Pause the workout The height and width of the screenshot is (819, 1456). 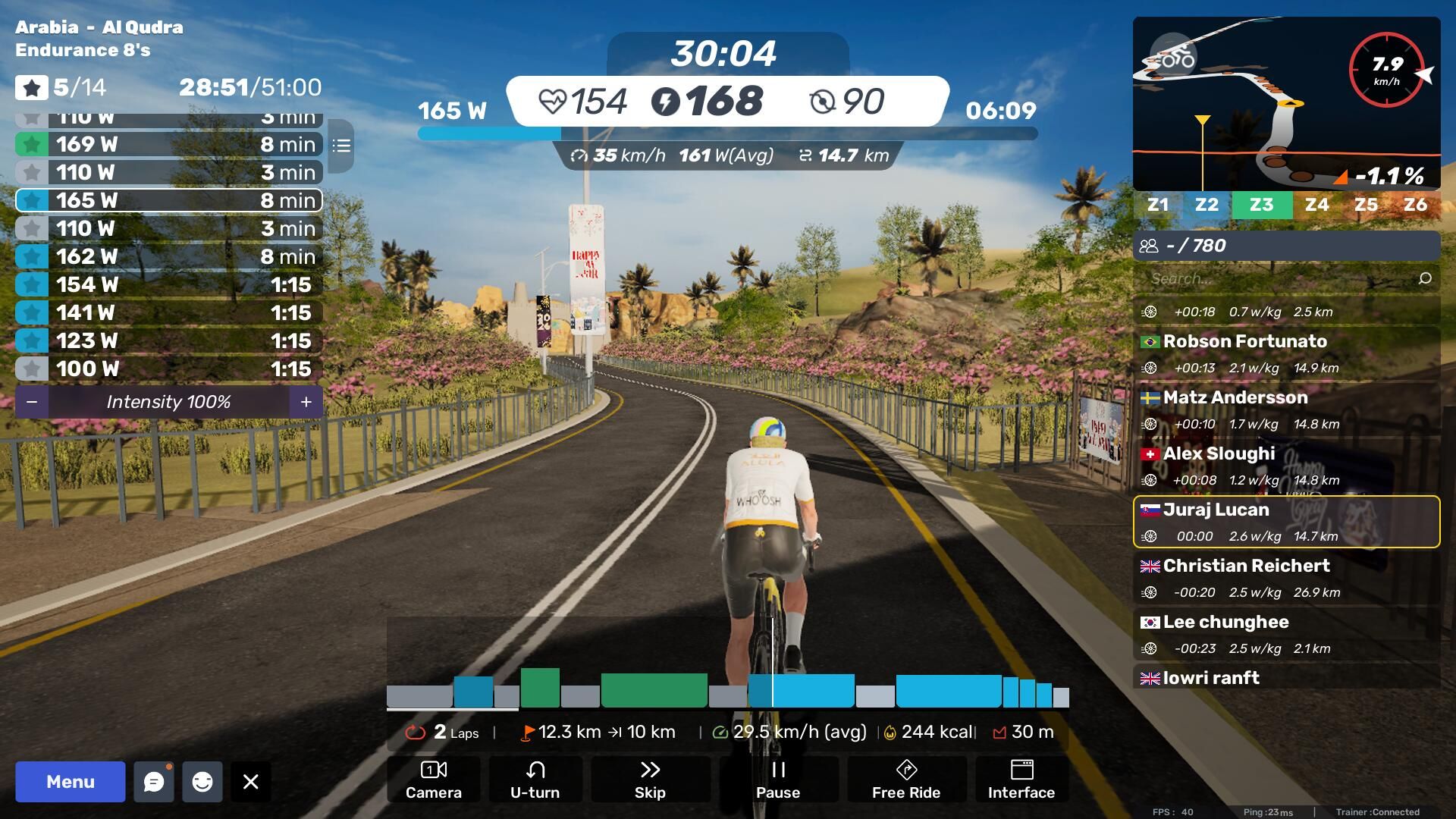[778, 780]
